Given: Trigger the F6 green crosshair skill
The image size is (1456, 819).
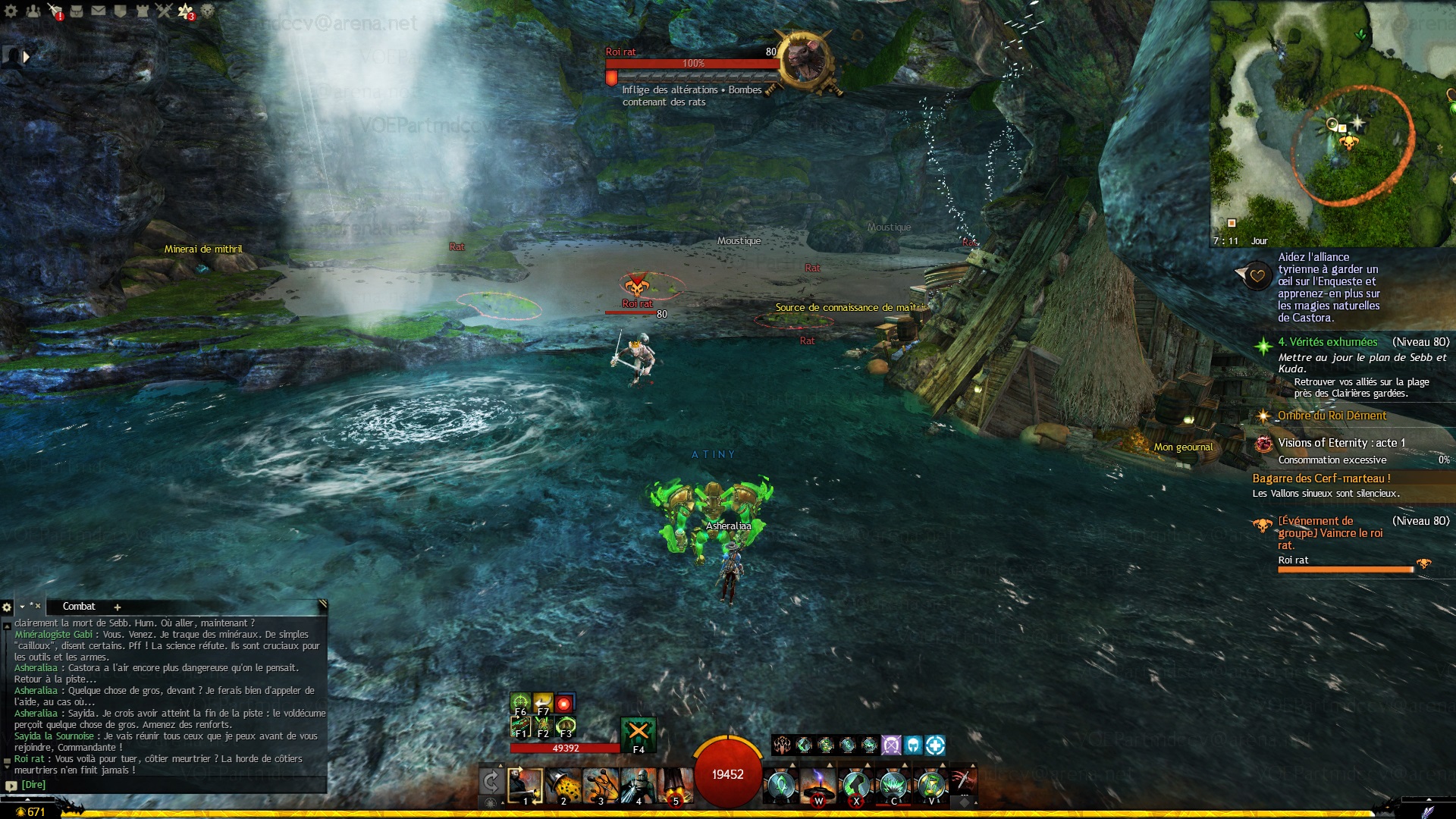Looking at the screenshot, I should click(x=520, y=702).
